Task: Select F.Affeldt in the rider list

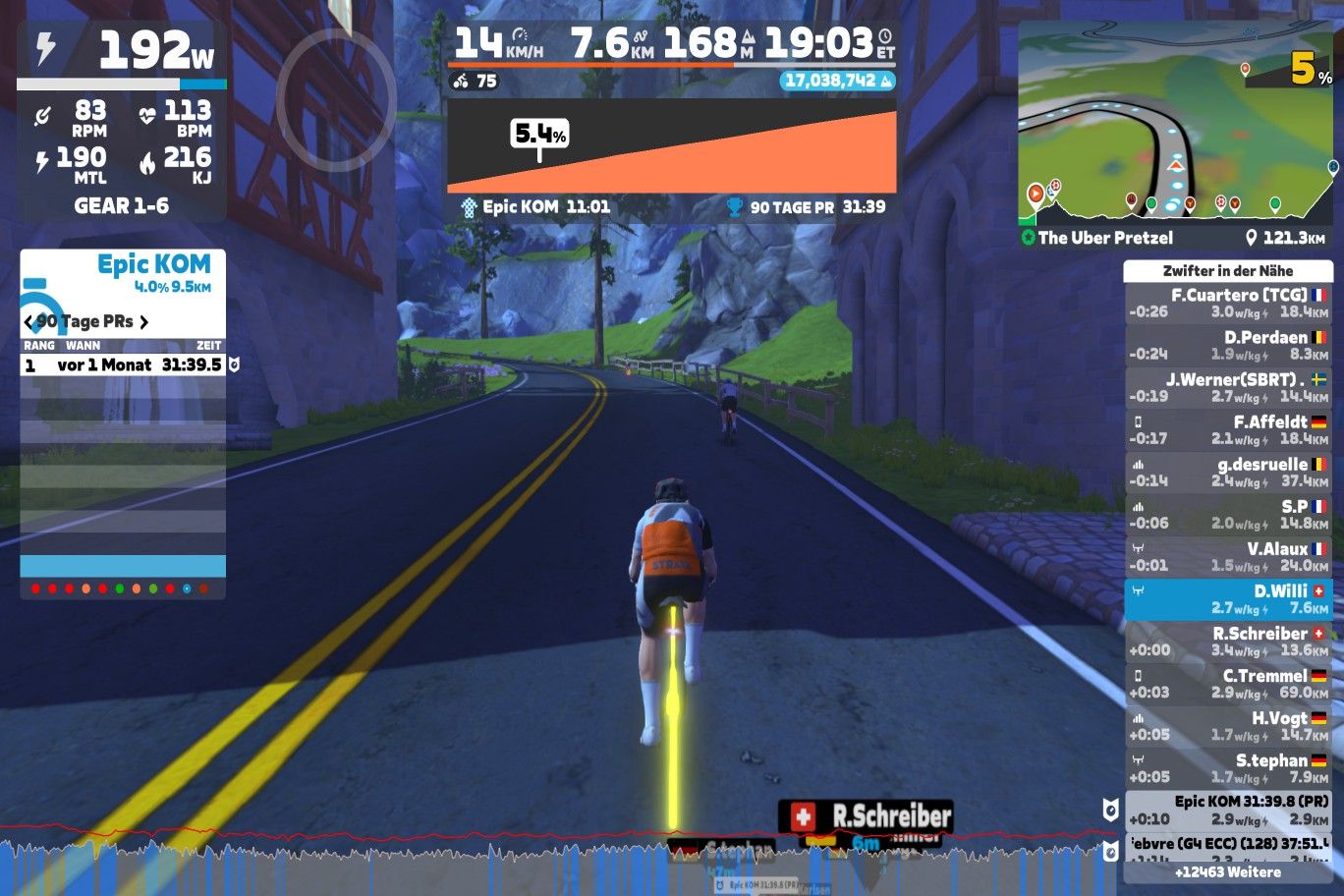Action: point(1228,429)
